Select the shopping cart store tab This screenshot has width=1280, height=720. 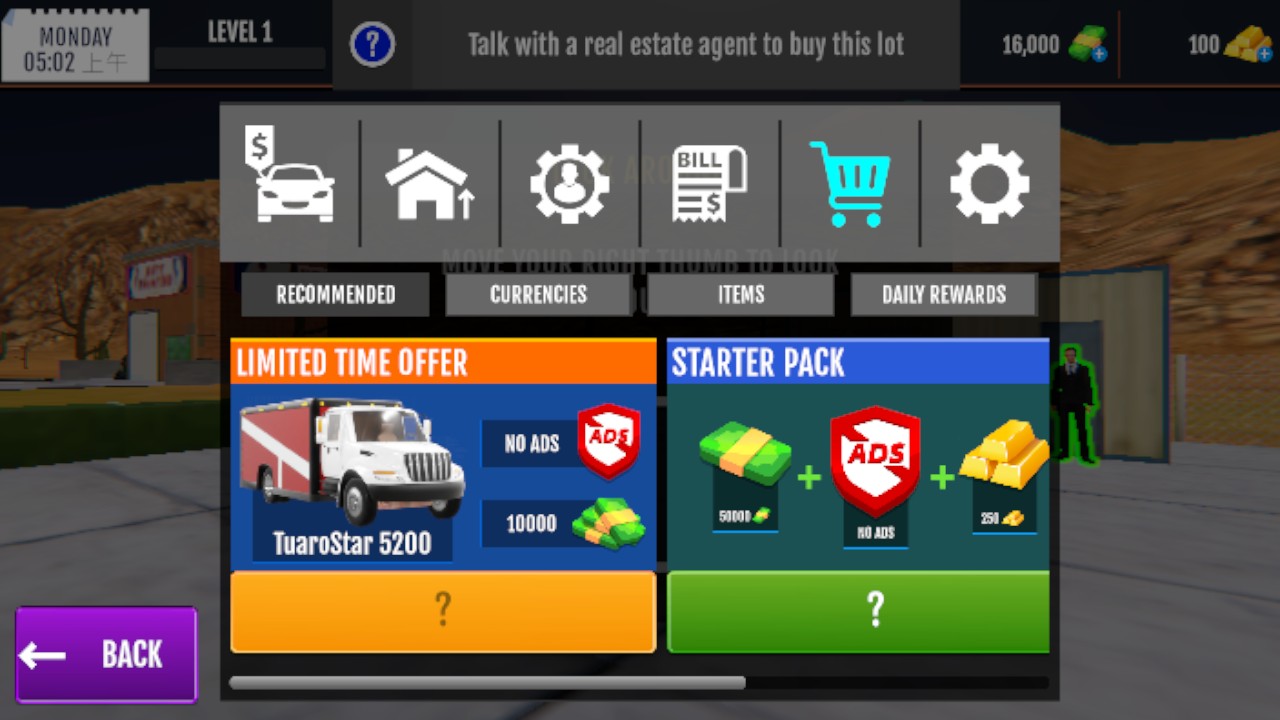point(849,184)
